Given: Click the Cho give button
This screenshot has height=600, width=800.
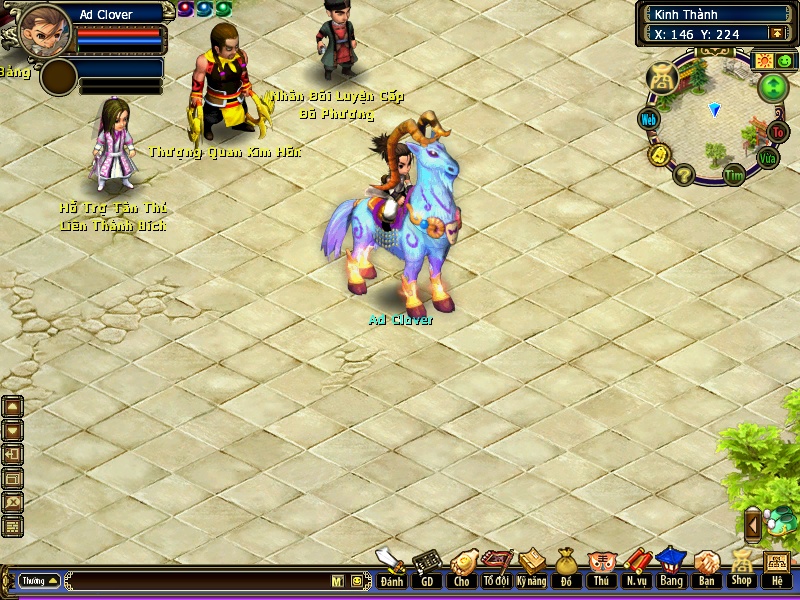Looking at the screenshot, I should point(462,570).
